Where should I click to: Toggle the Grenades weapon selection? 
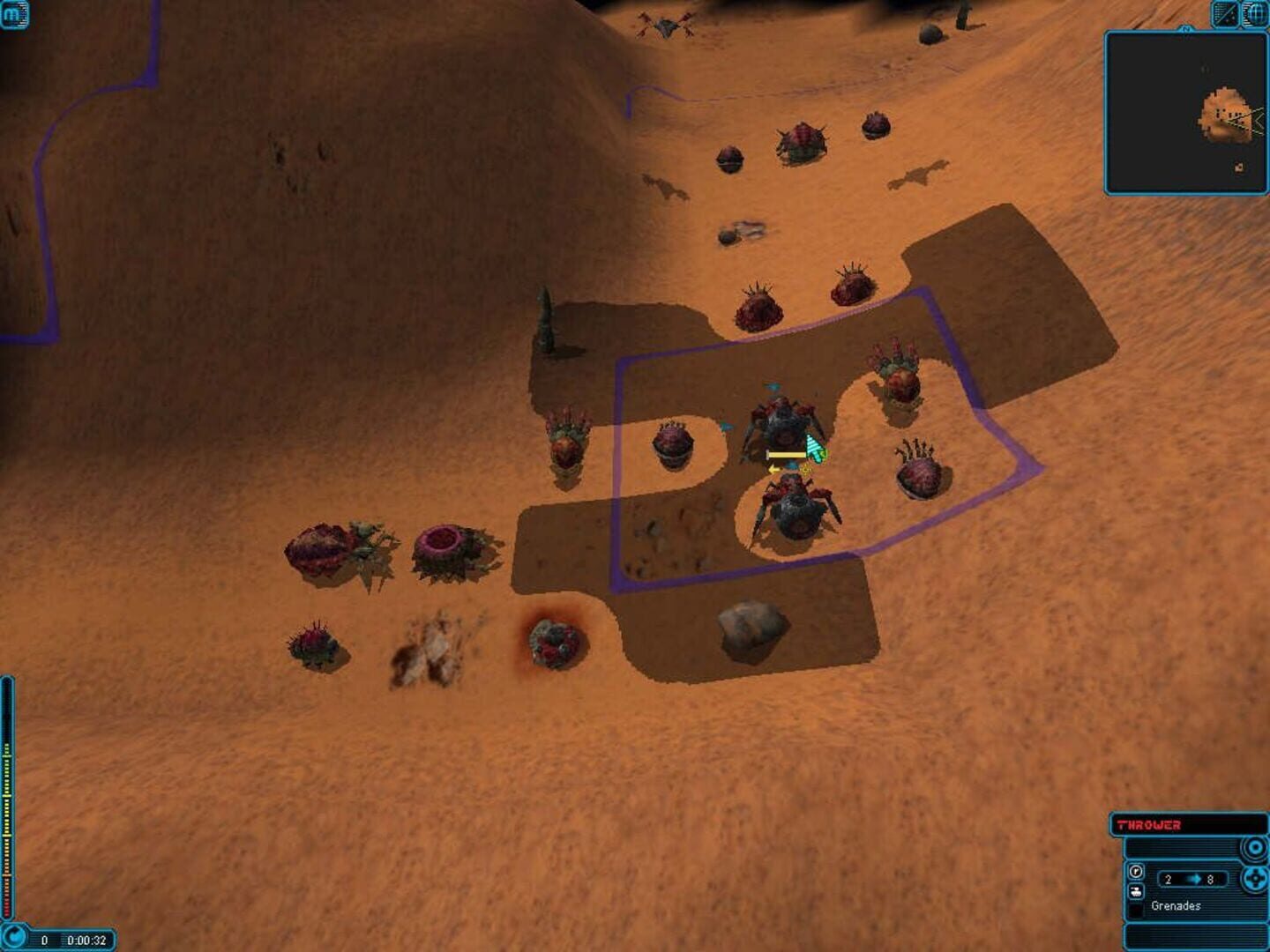(x=1176, y=905)
